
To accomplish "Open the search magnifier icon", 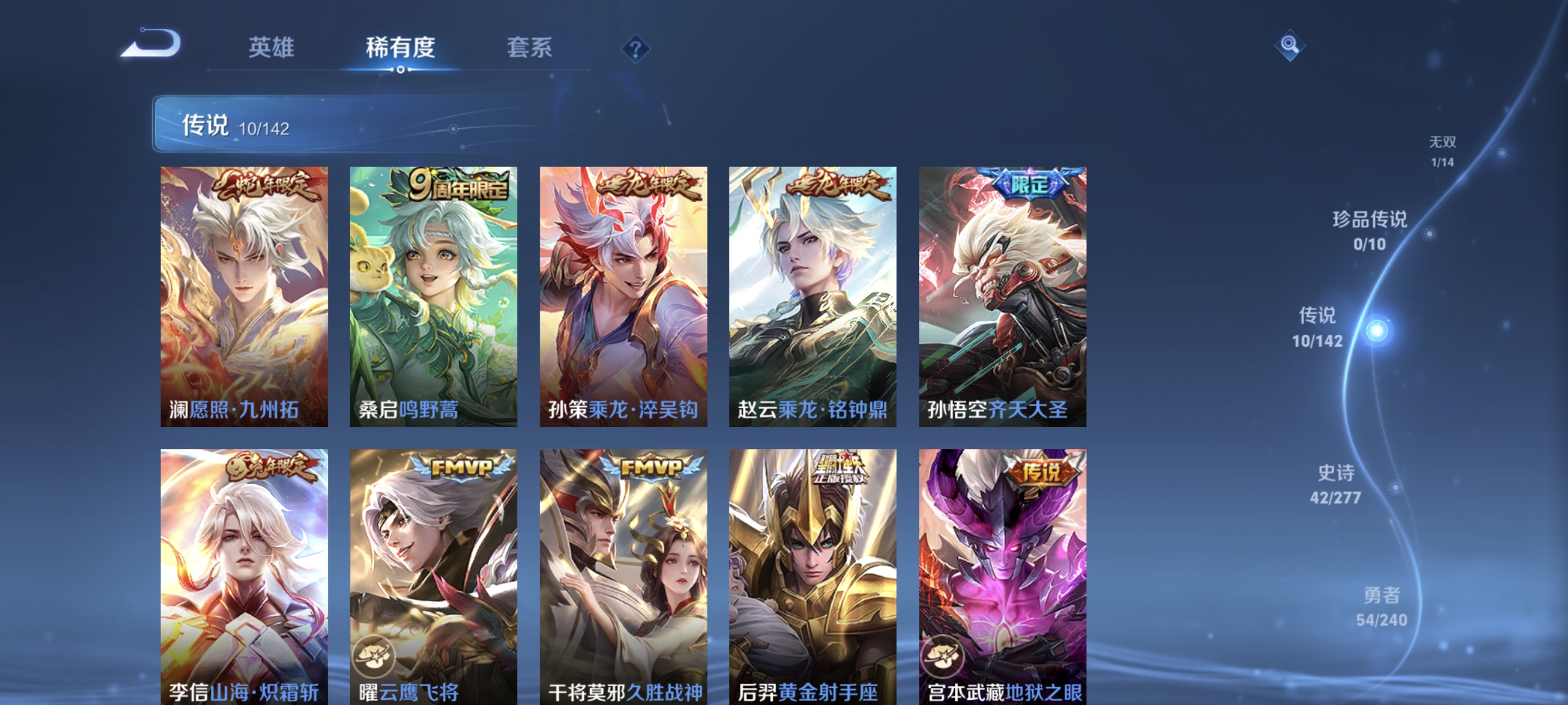I will coord(1290,45).
